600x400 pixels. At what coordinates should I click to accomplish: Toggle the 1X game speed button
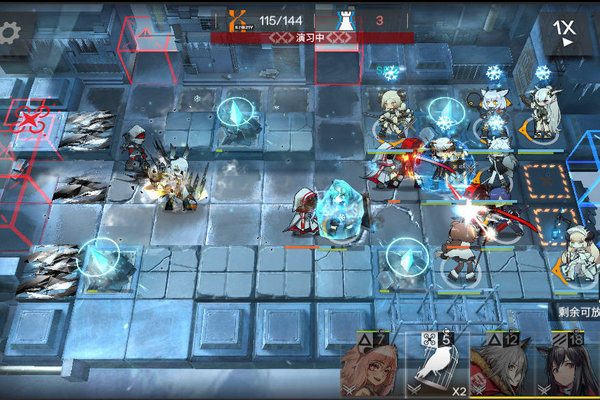[x=567, y=32]
